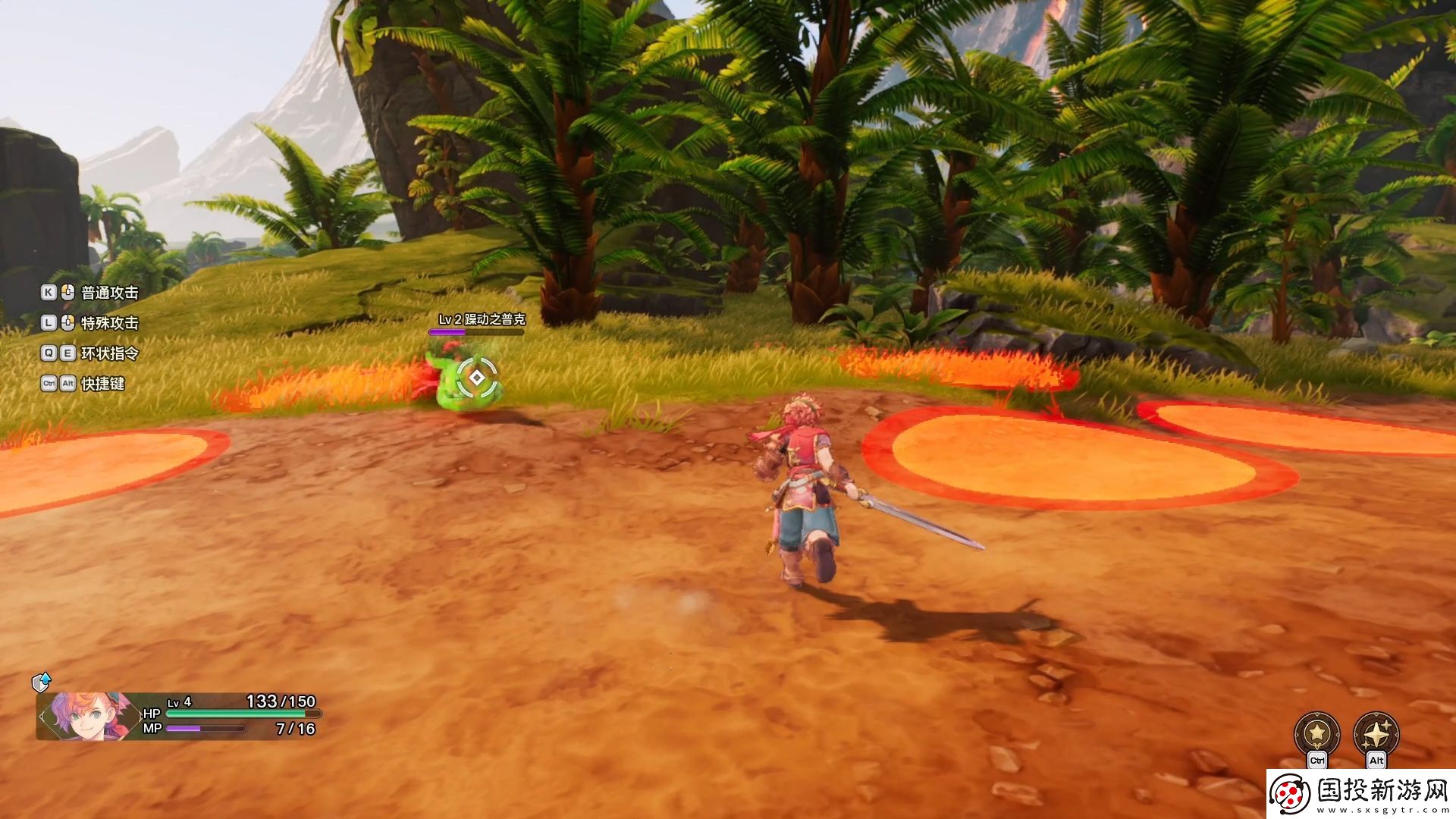Inspect the shield defense-up buff icon
The height and width of the screenshot is (819, 1456).
(x=41, y=682)
